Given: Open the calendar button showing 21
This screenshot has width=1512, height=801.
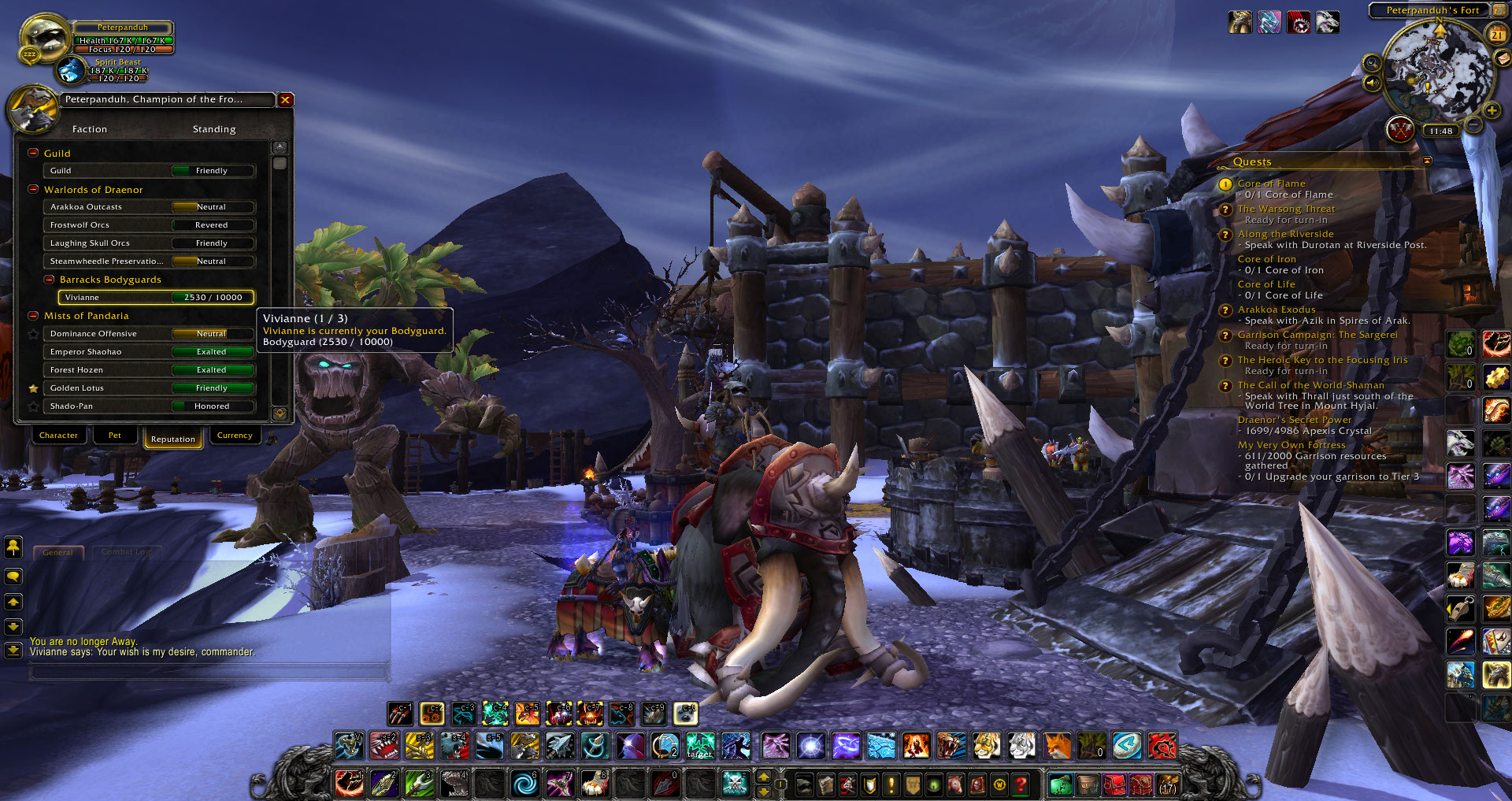Looking at the screenshot, I should click(x=1496, y=35).
